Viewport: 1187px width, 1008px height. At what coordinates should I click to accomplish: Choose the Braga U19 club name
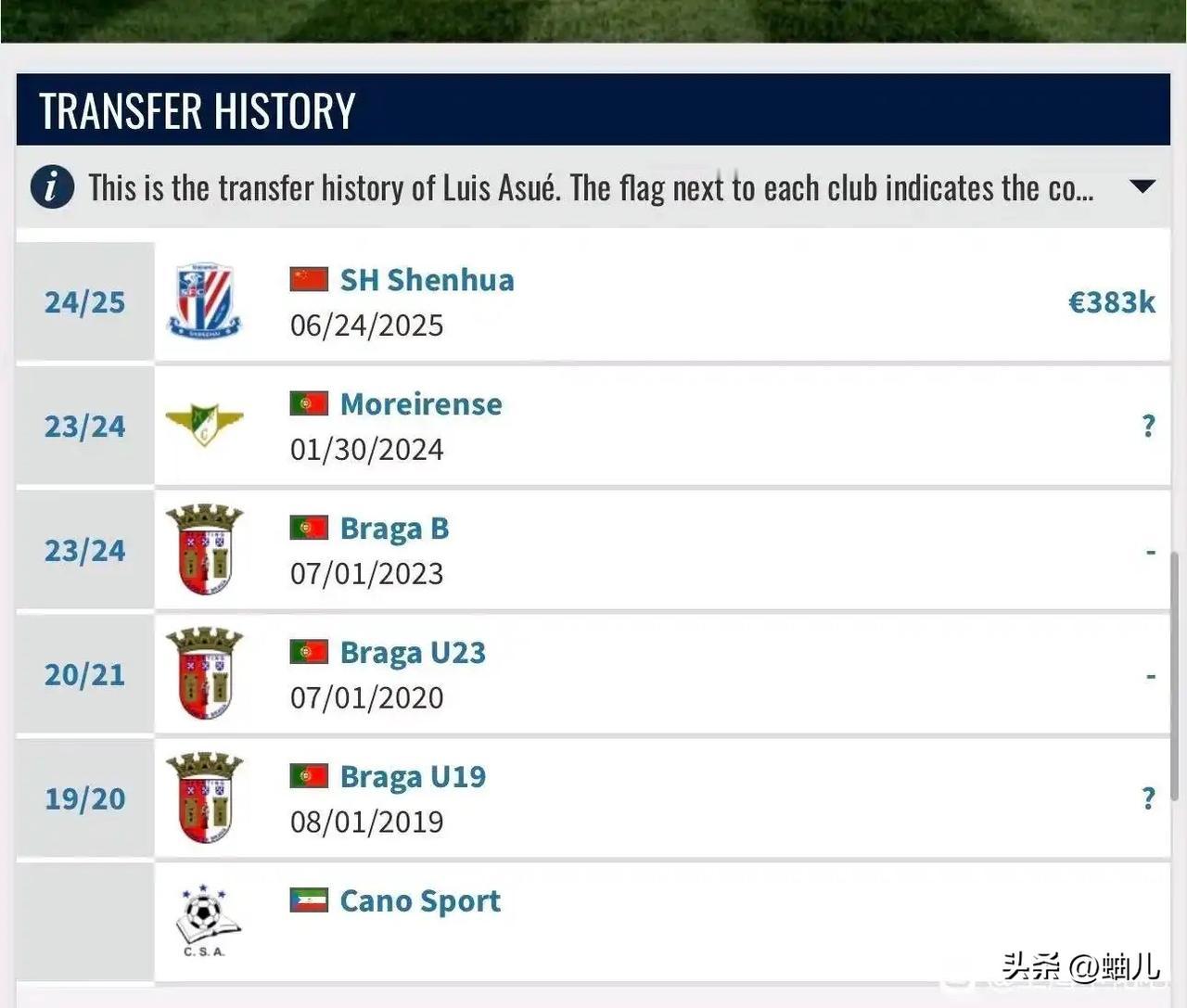[x=413, y=777]
